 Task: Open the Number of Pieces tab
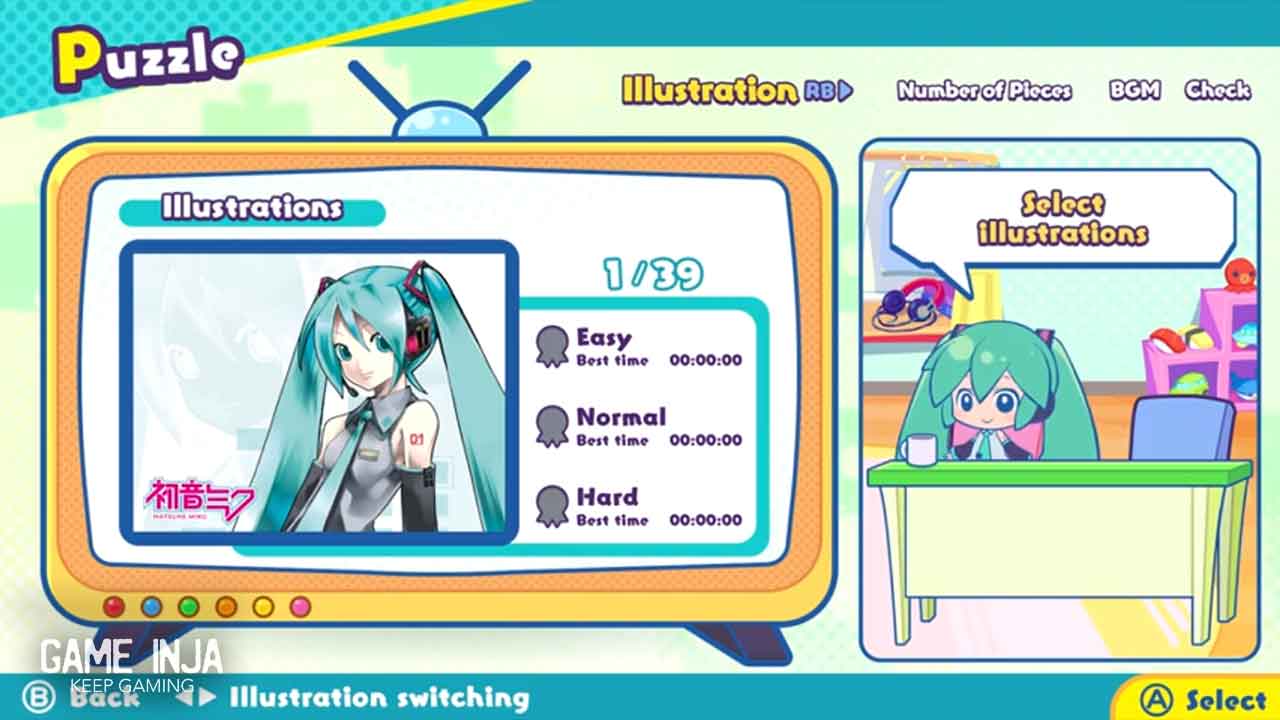point(984,91)
